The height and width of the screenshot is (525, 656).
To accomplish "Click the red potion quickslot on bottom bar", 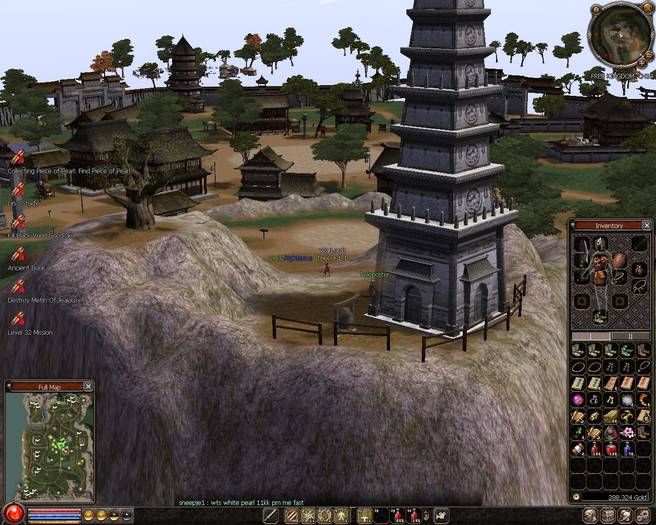I will [x=397, y=515].
